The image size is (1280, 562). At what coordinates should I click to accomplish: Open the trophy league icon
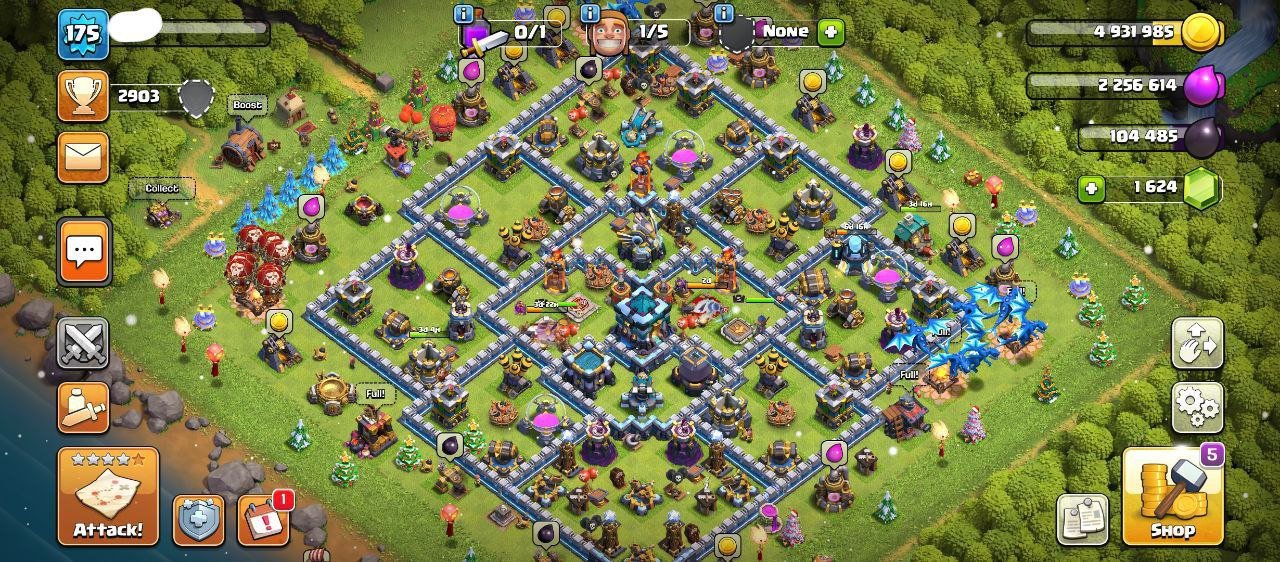tap(83, 96)
